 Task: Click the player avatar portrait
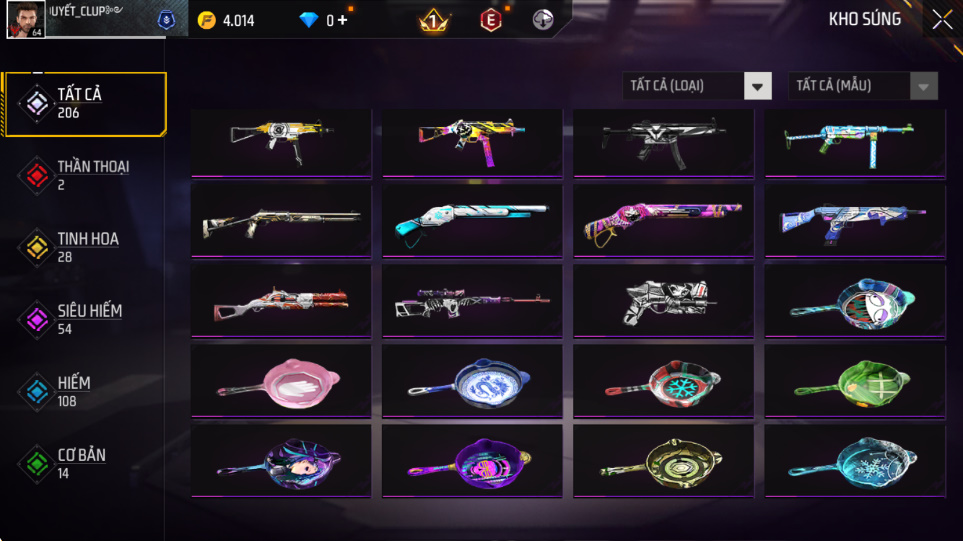pos(25,20)
